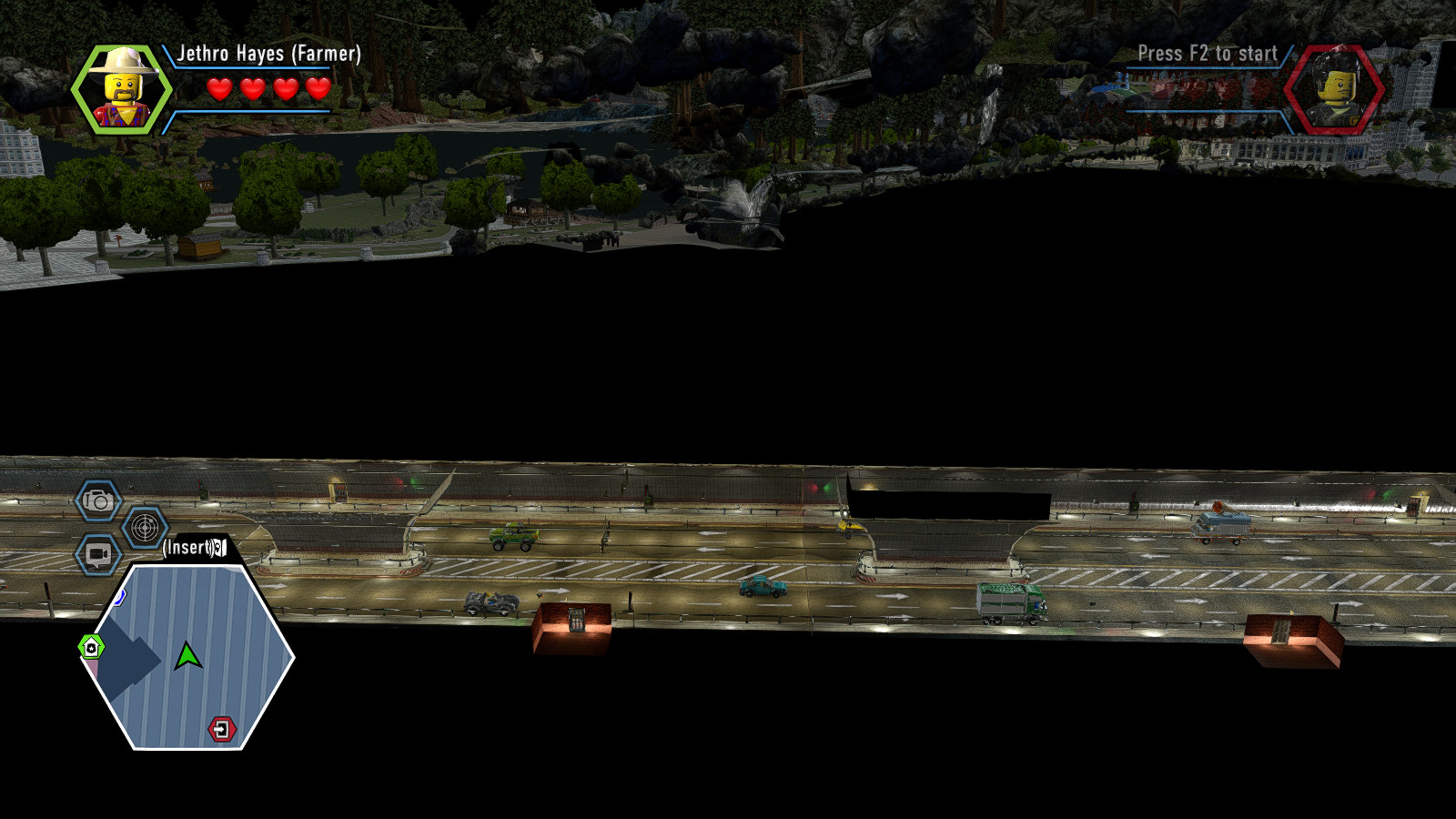Click the Press F2 to start prompt
1456x819 pixels.
[1207, 53]
